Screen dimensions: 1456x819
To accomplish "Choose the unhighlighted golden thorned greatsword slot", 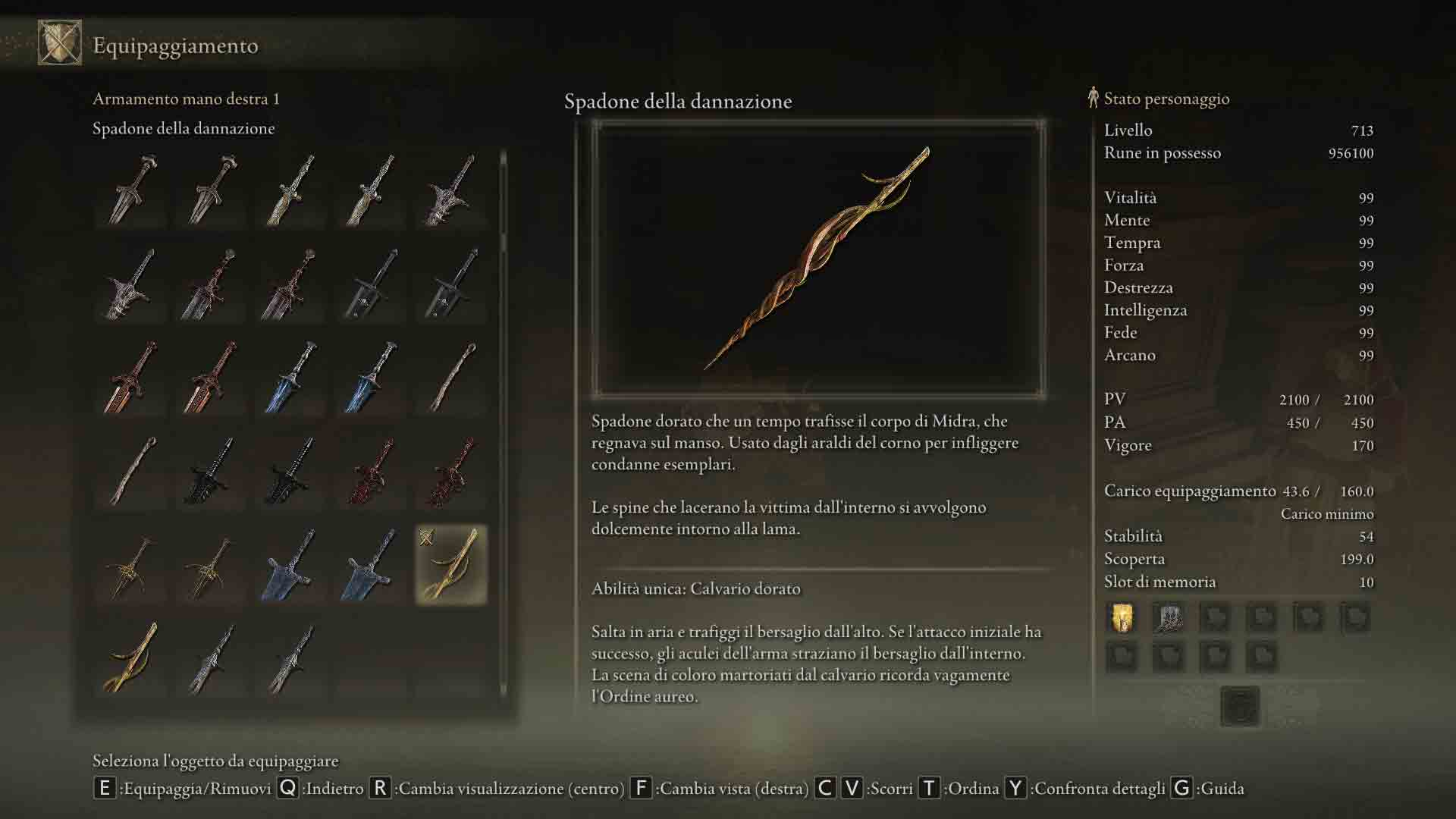I will click(x=132, y=657).
